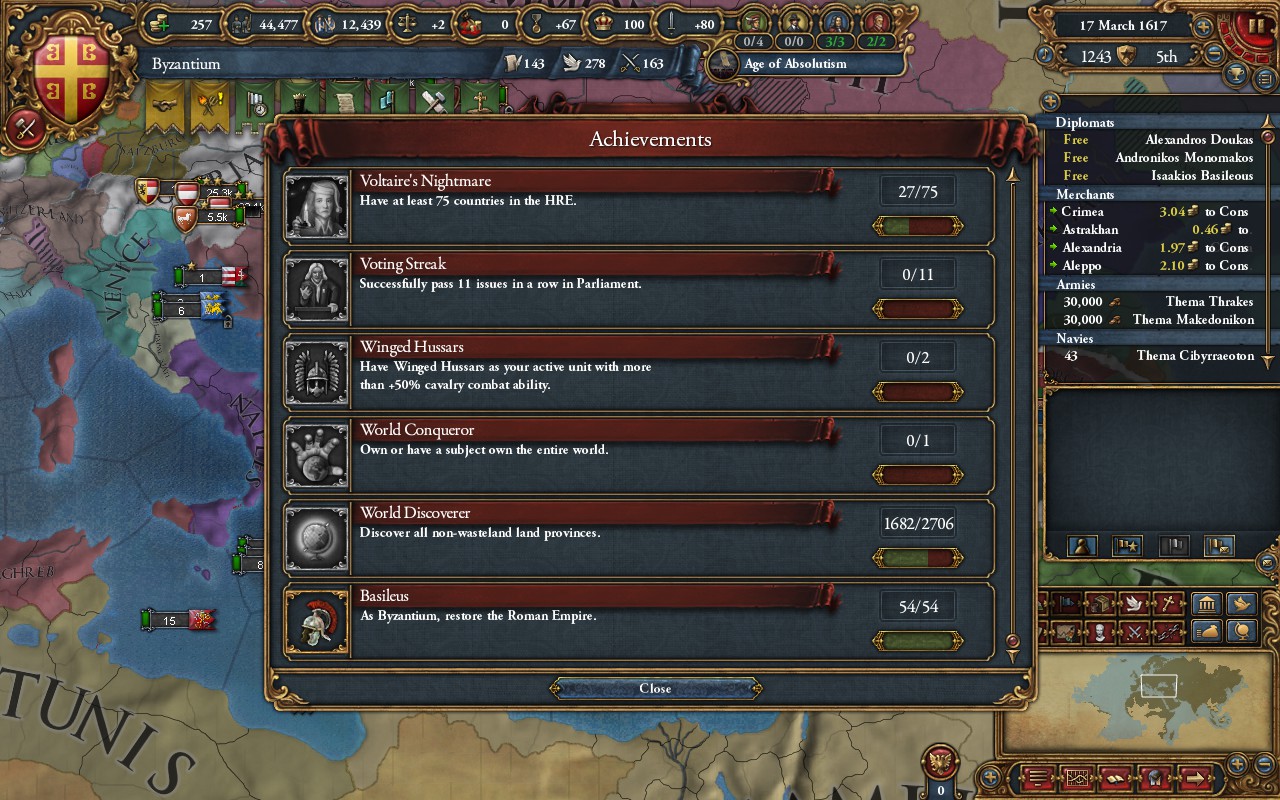Toggle the army filter in the outliner
This screenshot has width=1280, height=800.
[1127, 546]
